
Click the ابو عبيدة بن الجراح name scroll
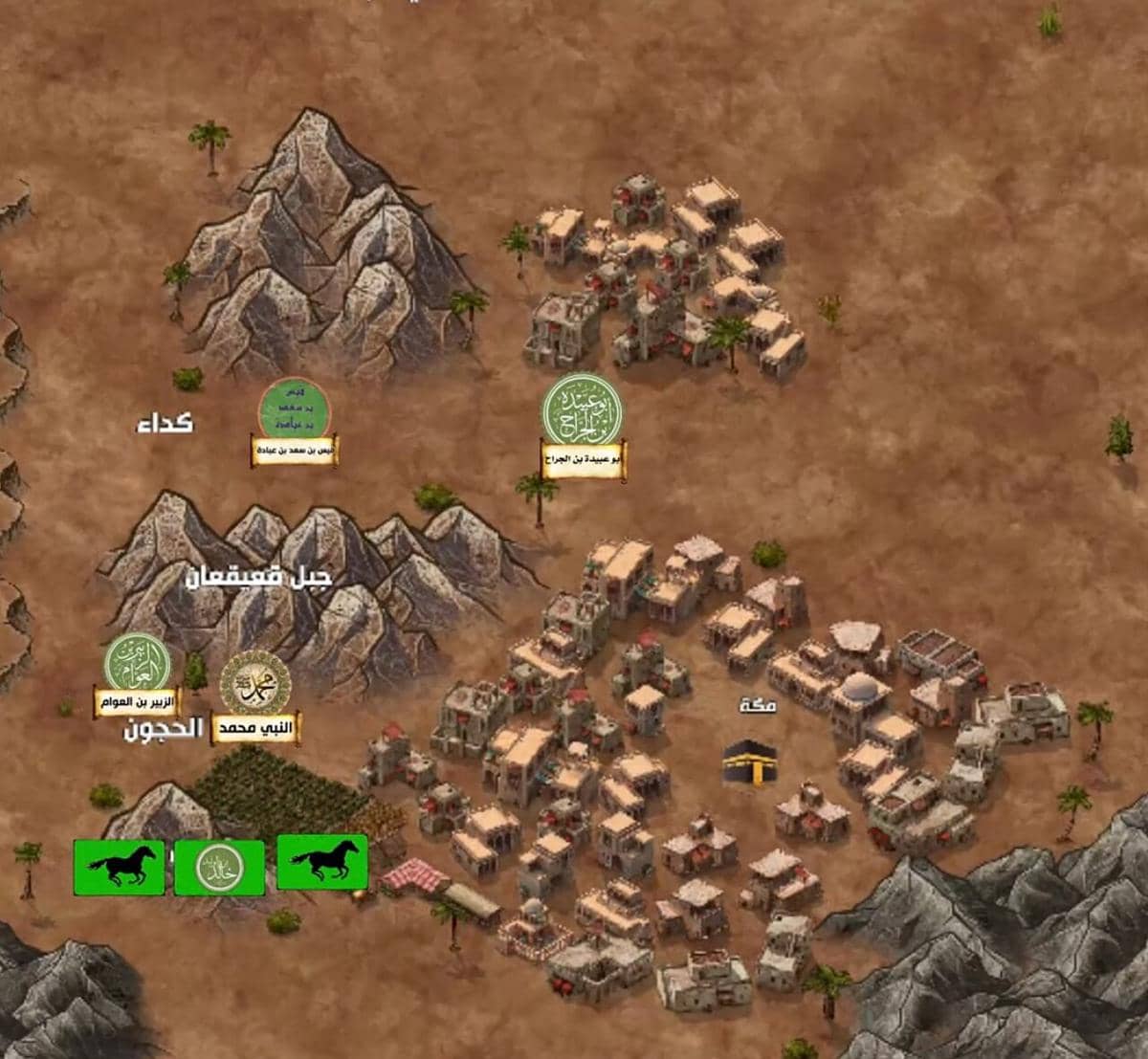point(583,459)
